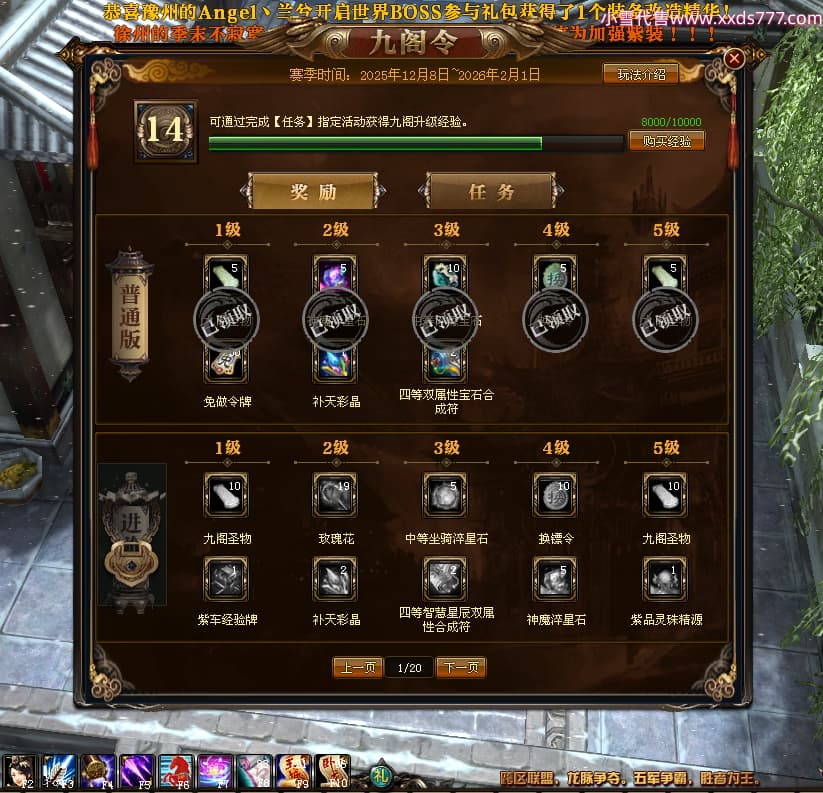Select the 中等坐骑淬星石 reward icon
Screen dimensions: 823x793
click(446, 495)
